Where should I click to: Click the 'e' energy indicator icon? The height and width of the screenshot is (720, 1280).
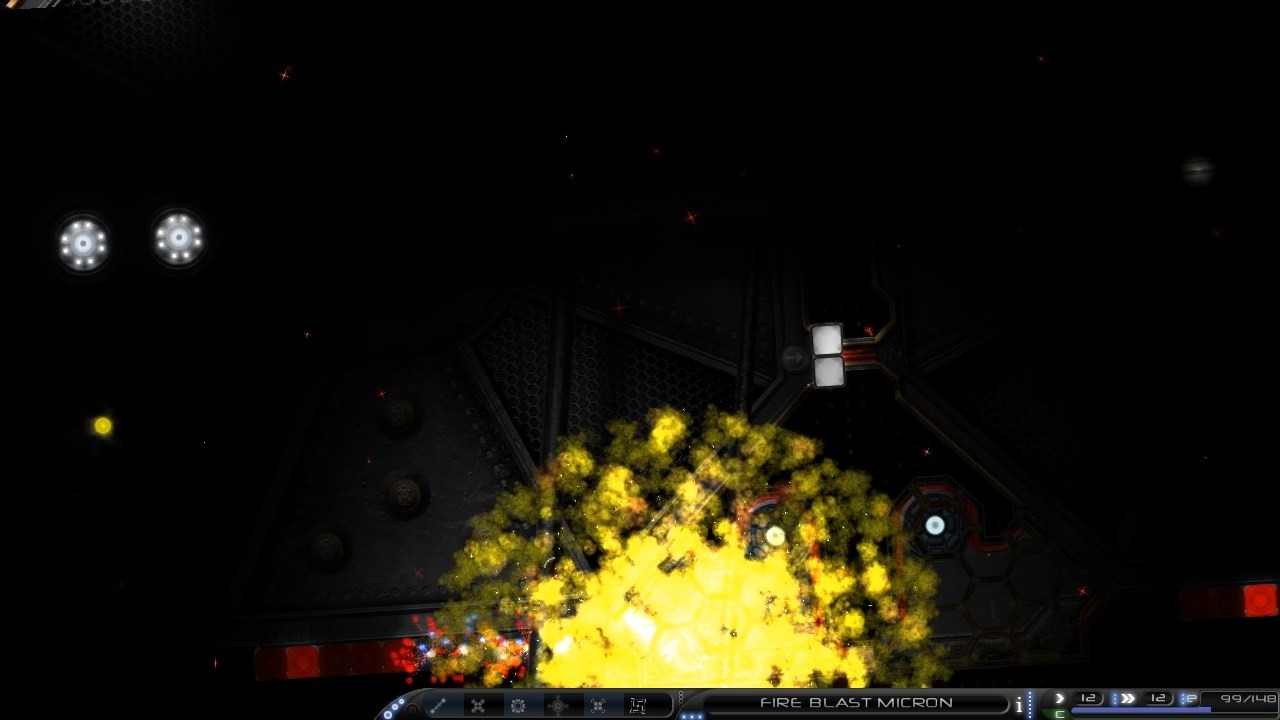(x=1190, y=698)
